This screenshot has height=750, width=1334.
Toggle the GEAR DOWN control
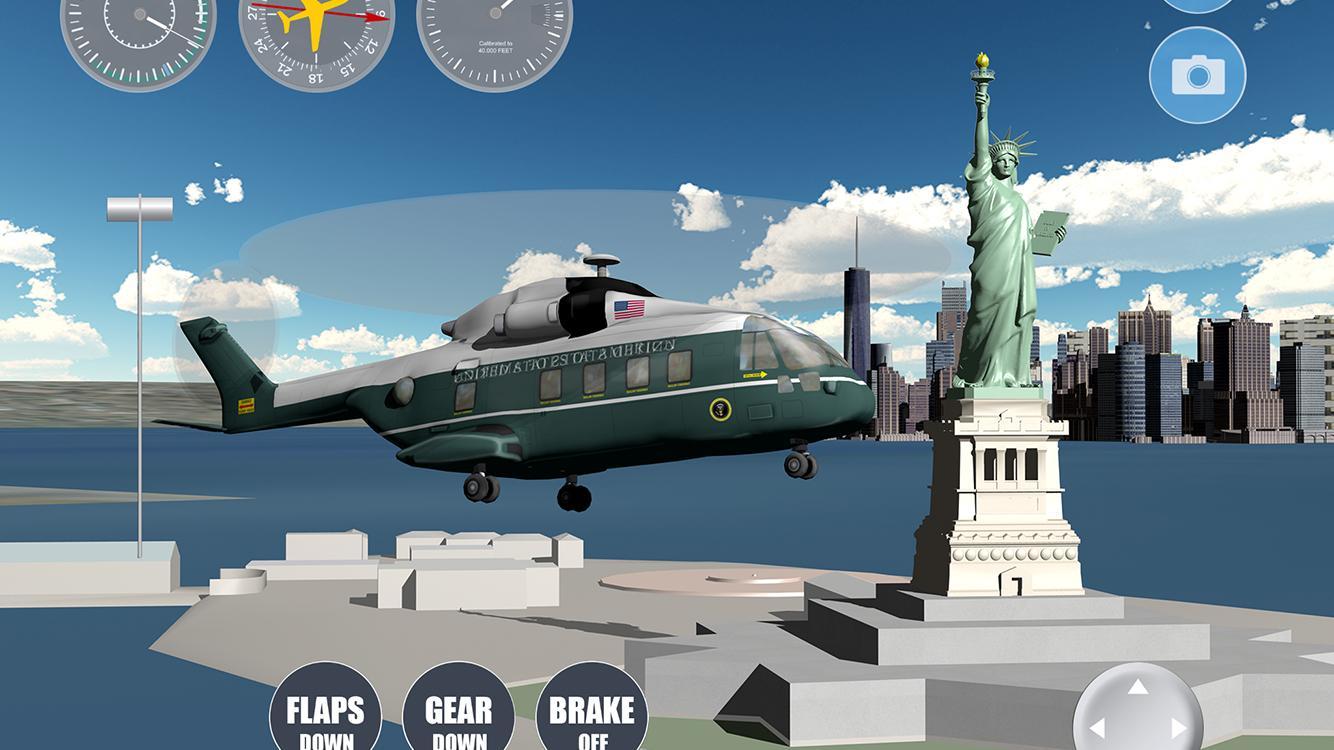[460, 714]
